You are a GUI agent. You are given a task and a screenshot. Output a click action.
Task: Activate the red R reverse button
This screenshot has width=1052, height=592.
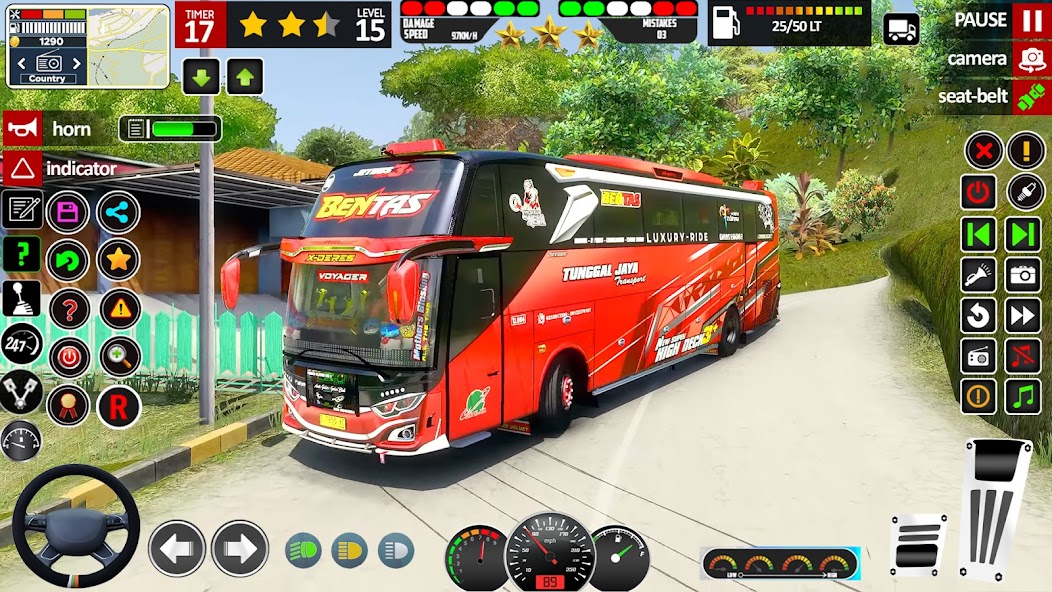(119, 406)
